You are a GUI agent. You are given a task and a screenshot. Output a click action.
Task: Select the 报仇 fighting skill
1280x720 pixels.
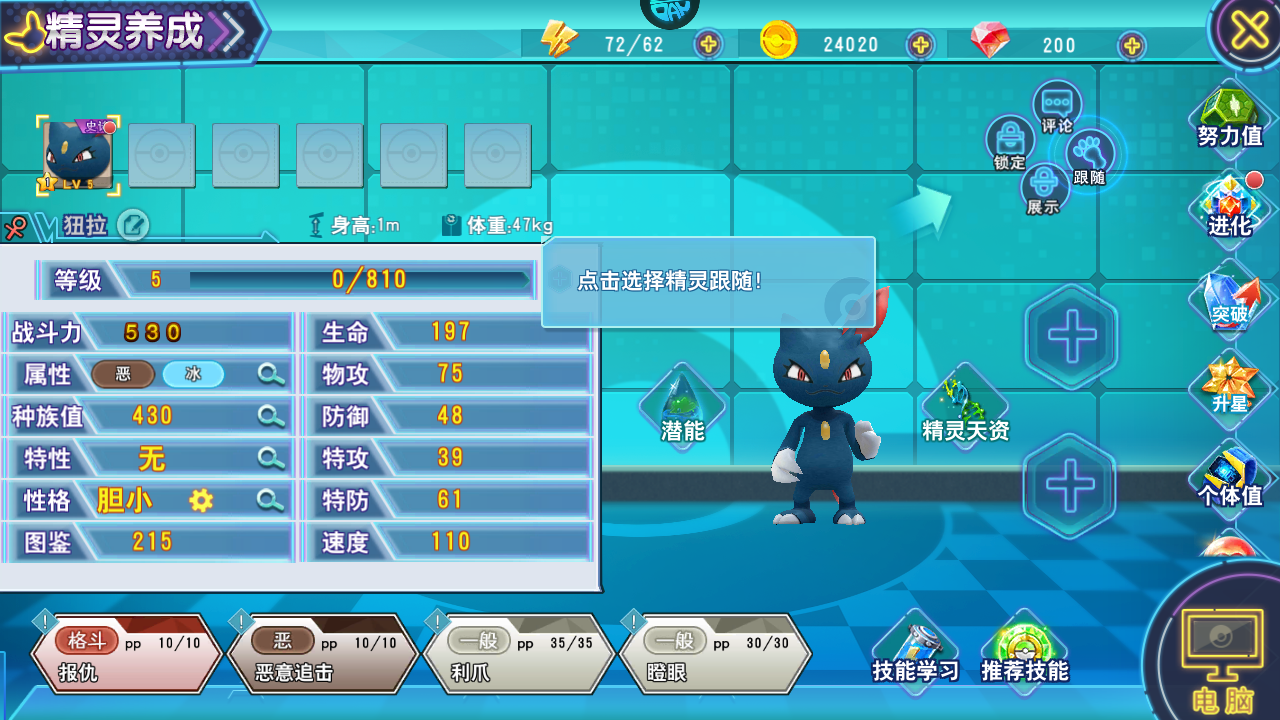pos(126,655)
